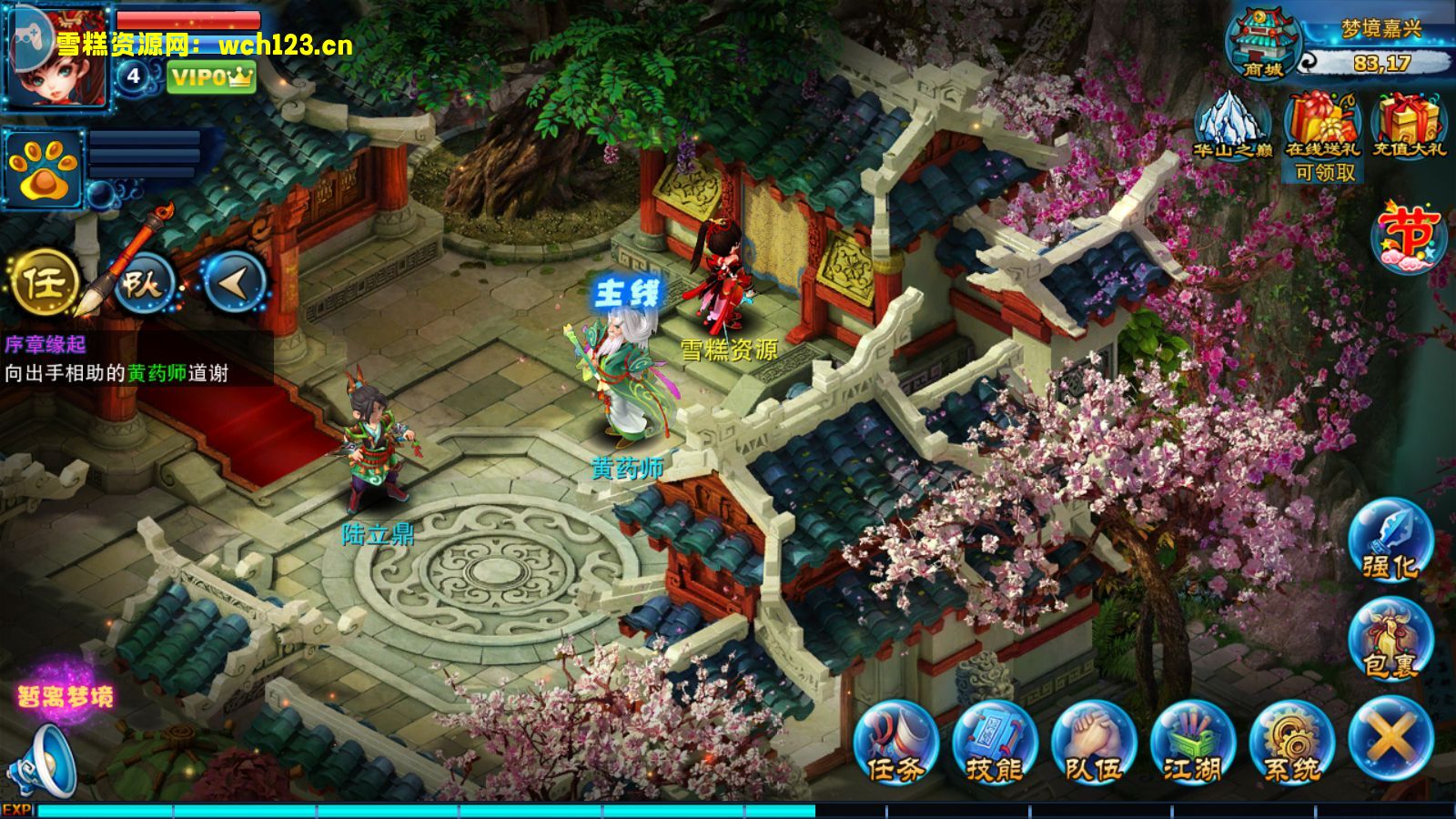
Task: Open the 强化 enhancement menu
Action: (1390, 541)
